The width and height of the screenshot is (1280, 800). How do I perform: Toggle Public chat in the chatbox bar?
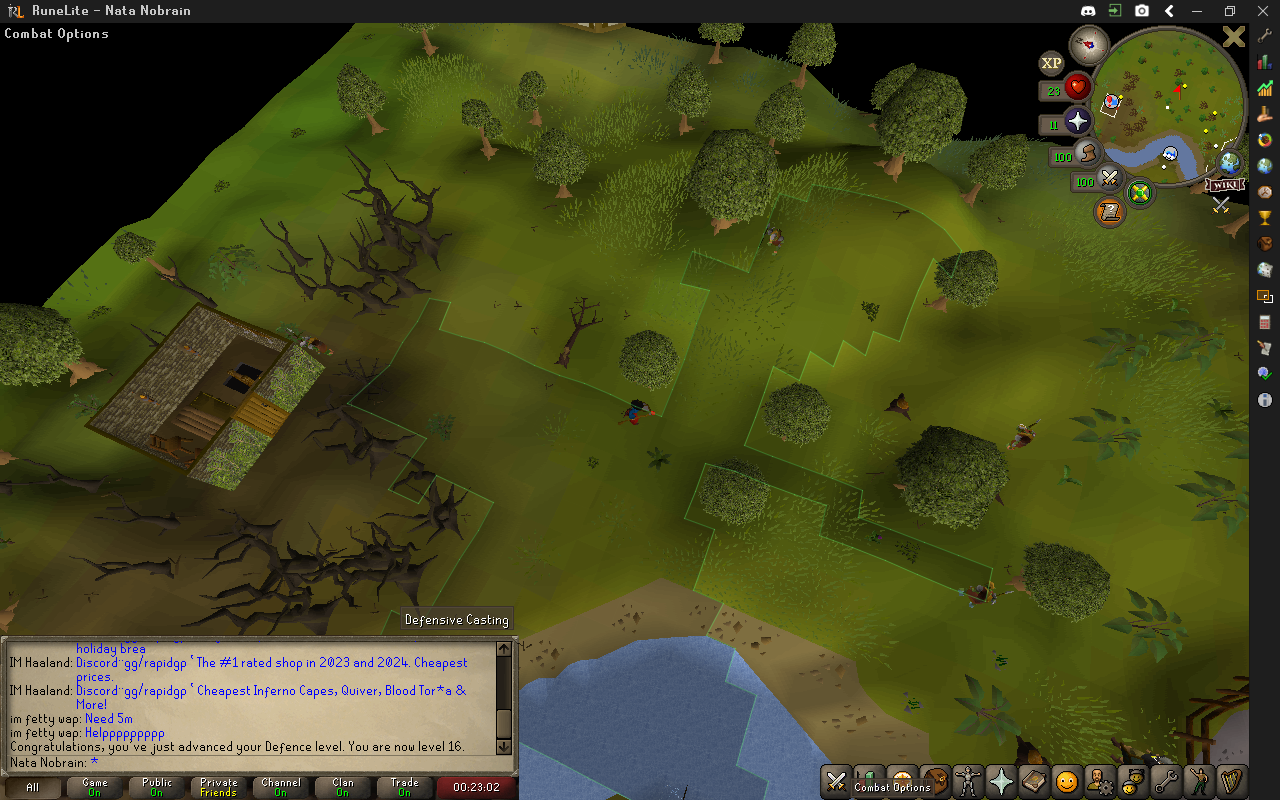click(x=156, y=786)
